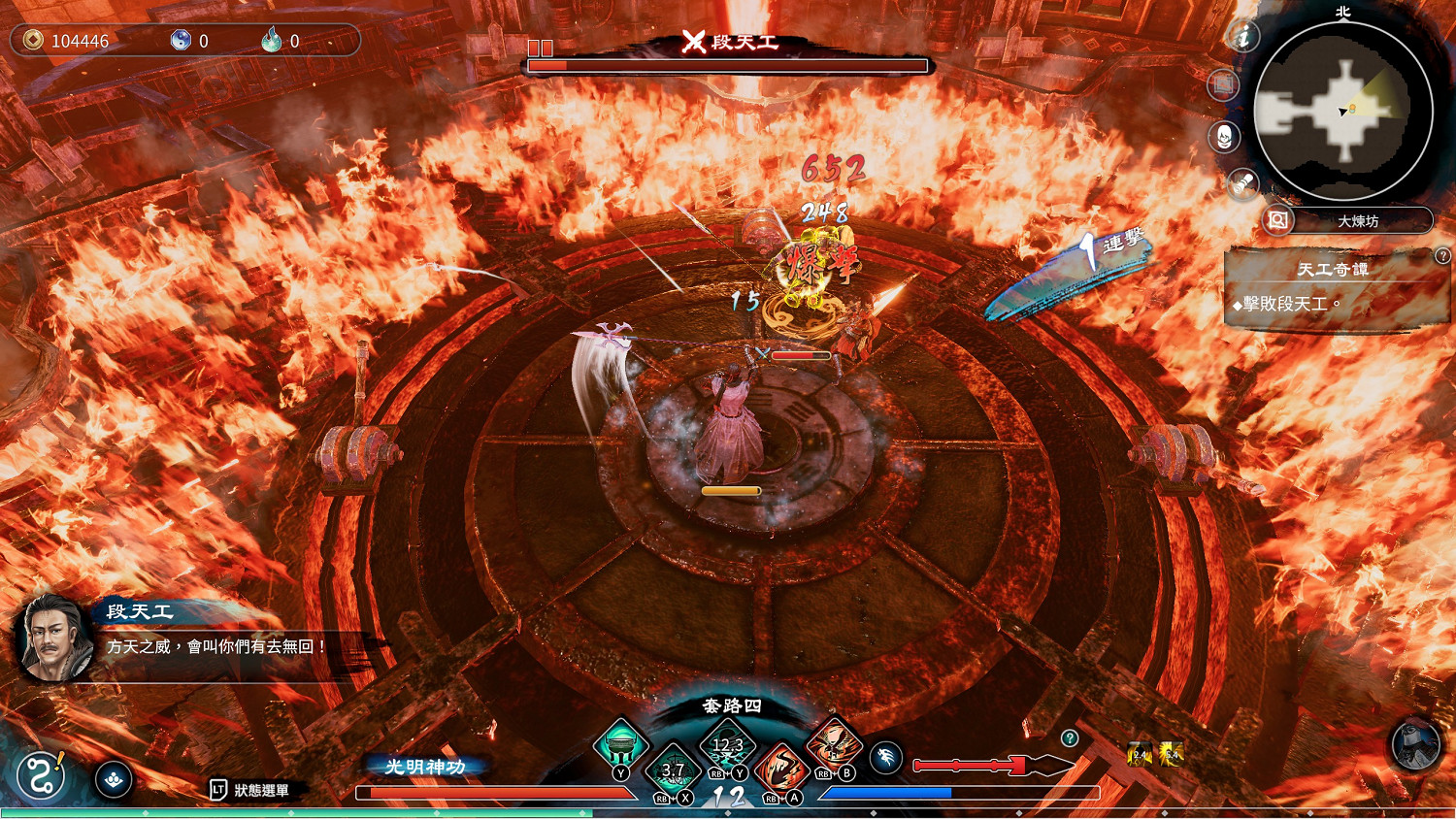Click the round dash sprint icon
Viewport: 1456px width, 819px height.
(x=886, y=758)
